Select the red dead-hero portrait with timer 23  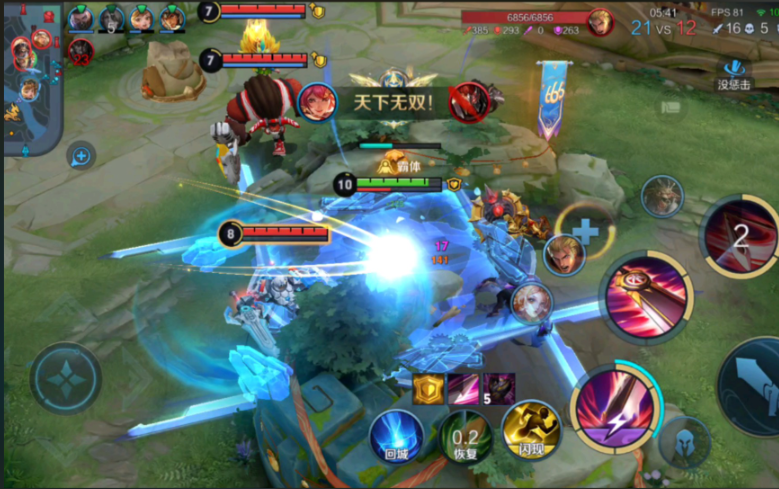pos(81,50)
